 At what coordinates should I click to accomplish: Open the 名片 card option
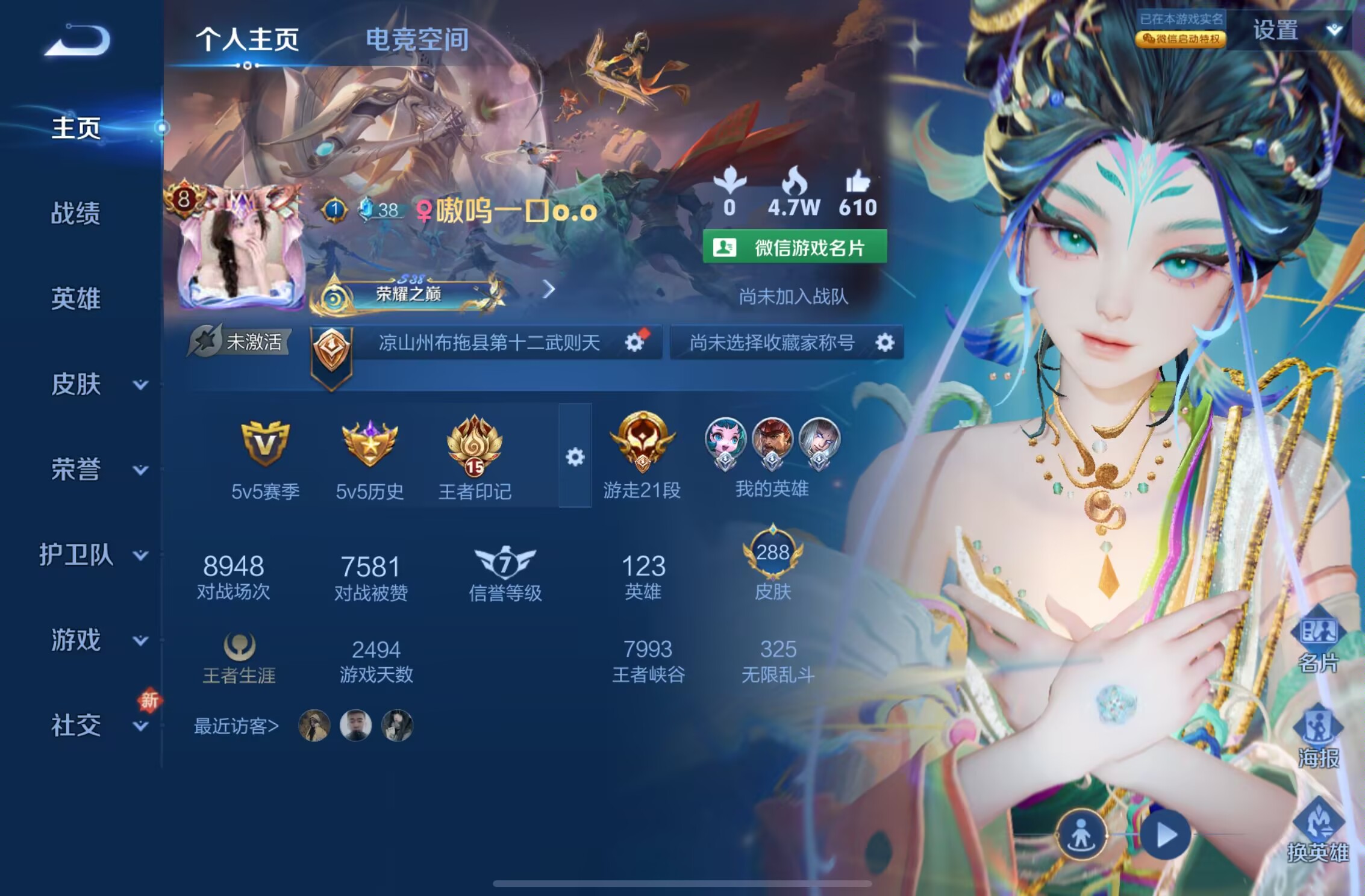[1318, 643]
